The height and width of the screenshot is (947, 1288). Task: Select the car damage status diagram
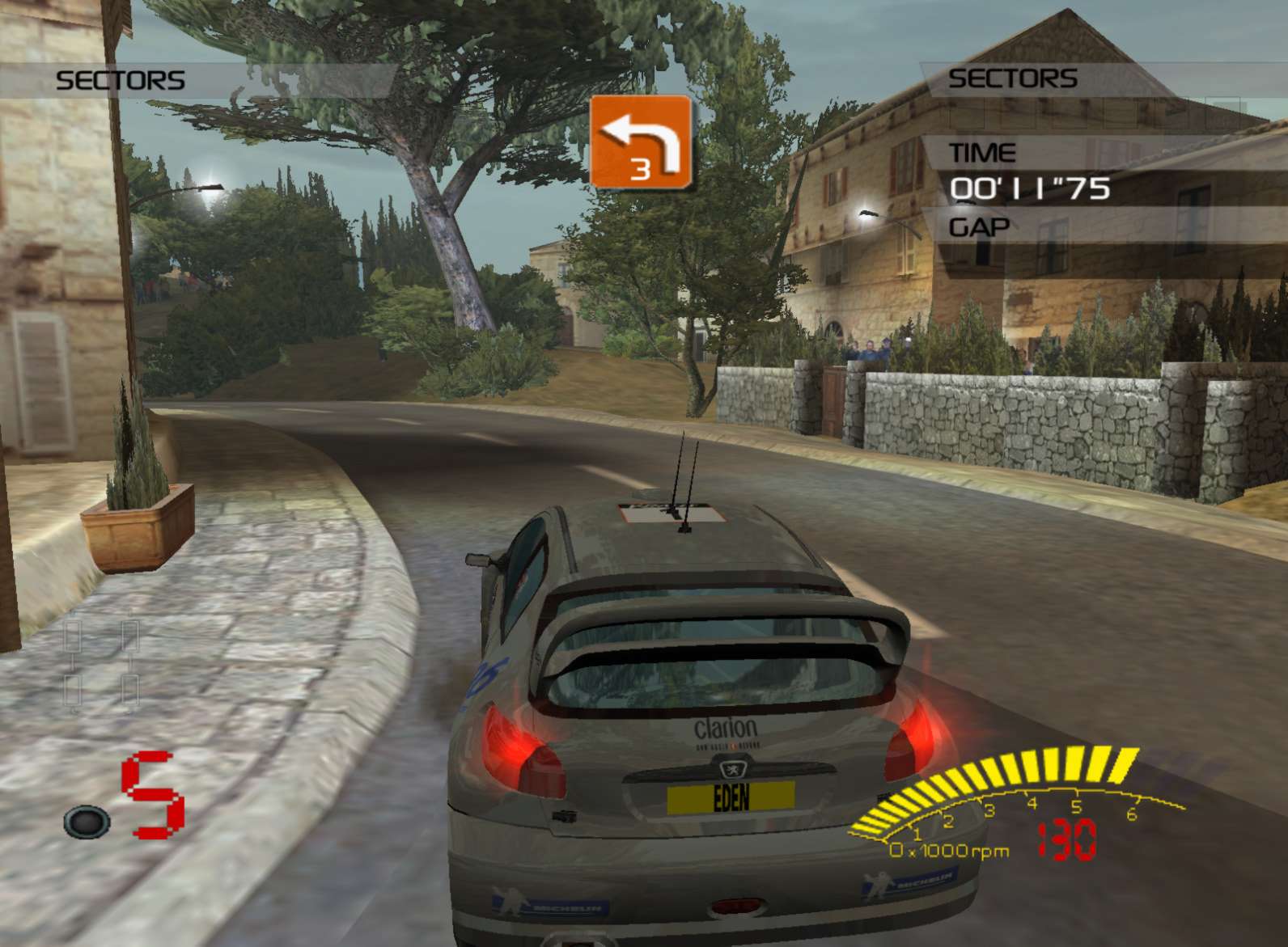pyautogui.click(x=102, y=663)
